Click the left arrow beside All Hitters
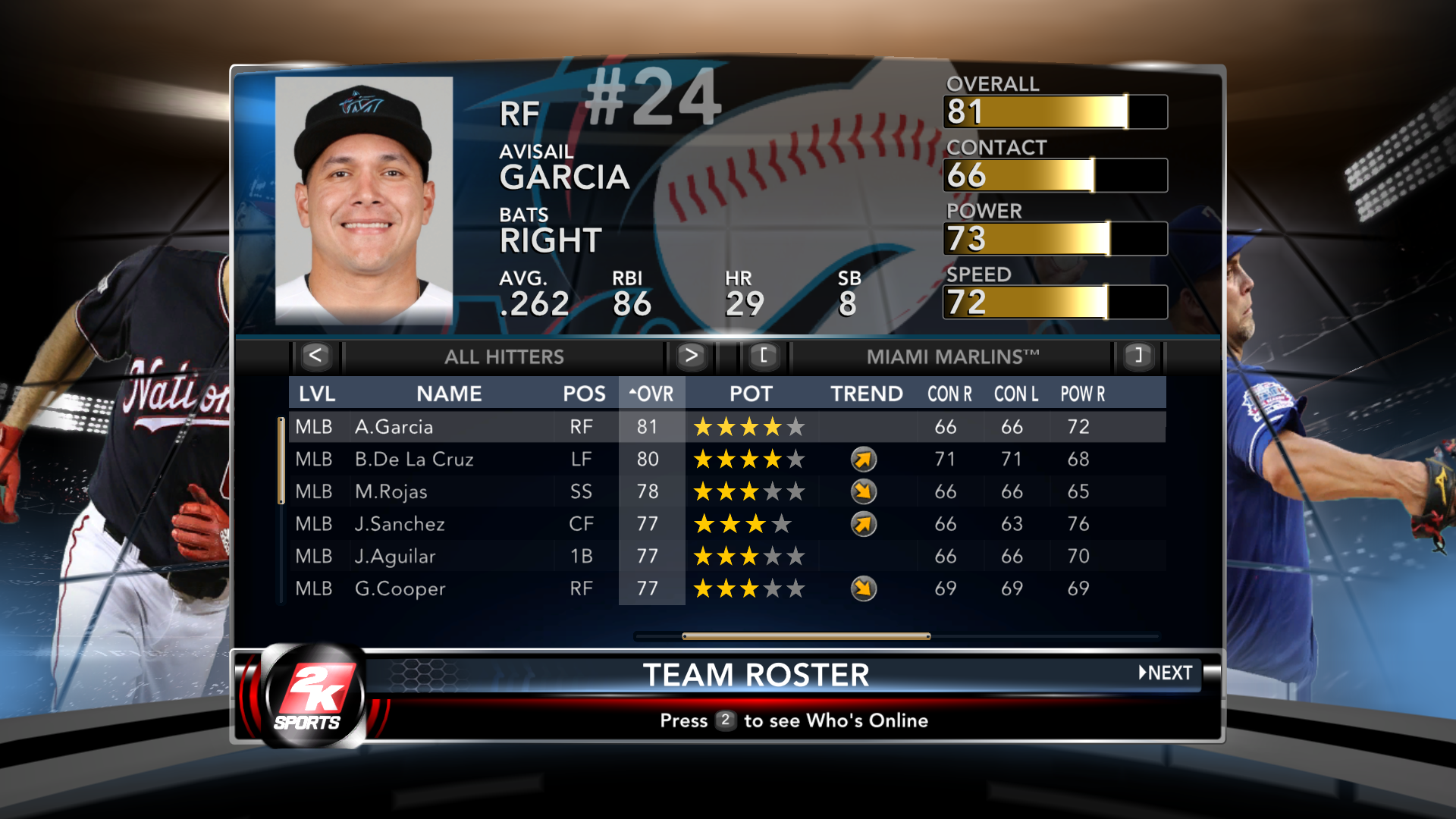 point(315,356)
